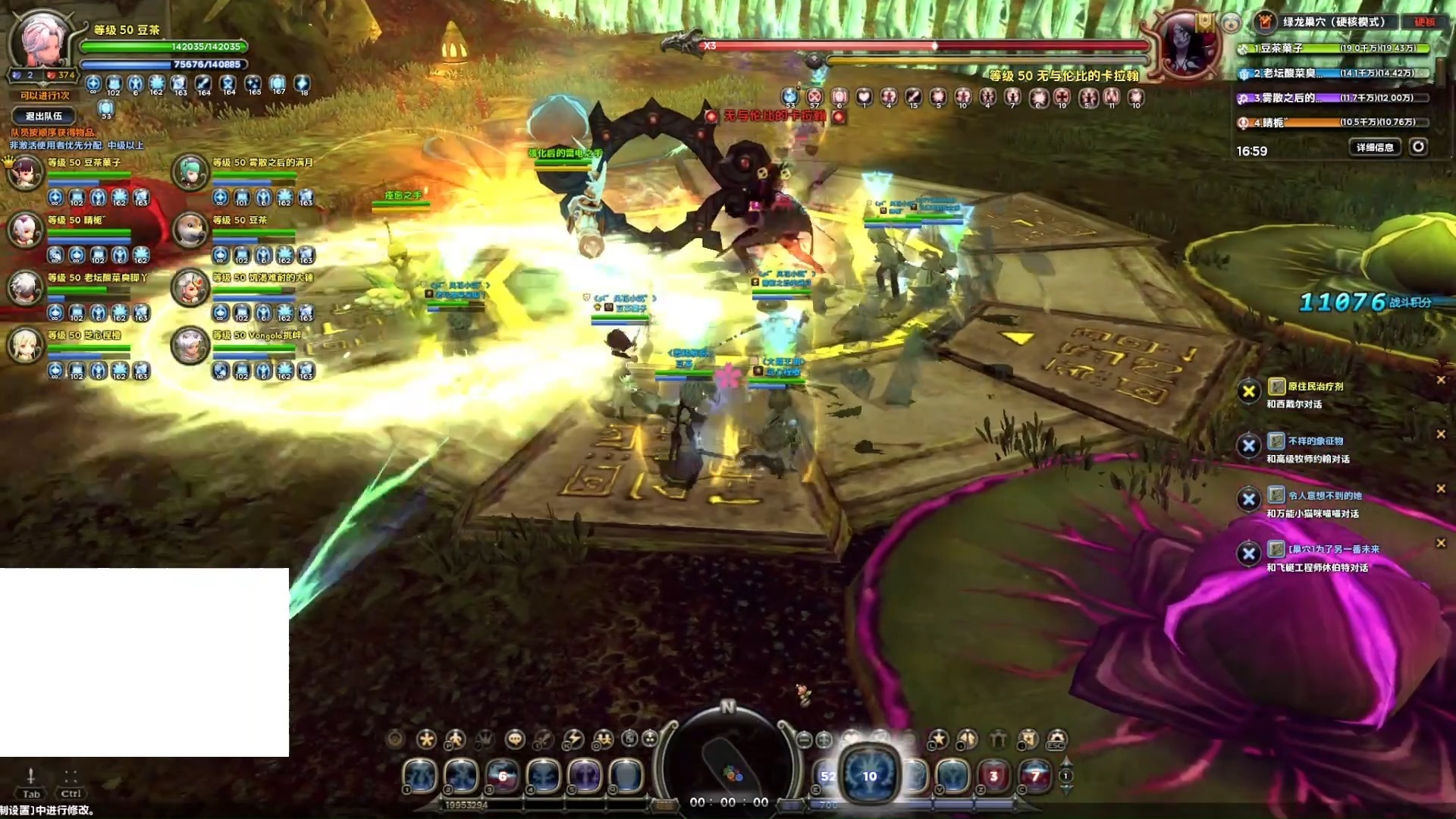1456x819 pixels.
Task: Remove the 为了另一番未来 quest from tracker
Action: 1441,543
